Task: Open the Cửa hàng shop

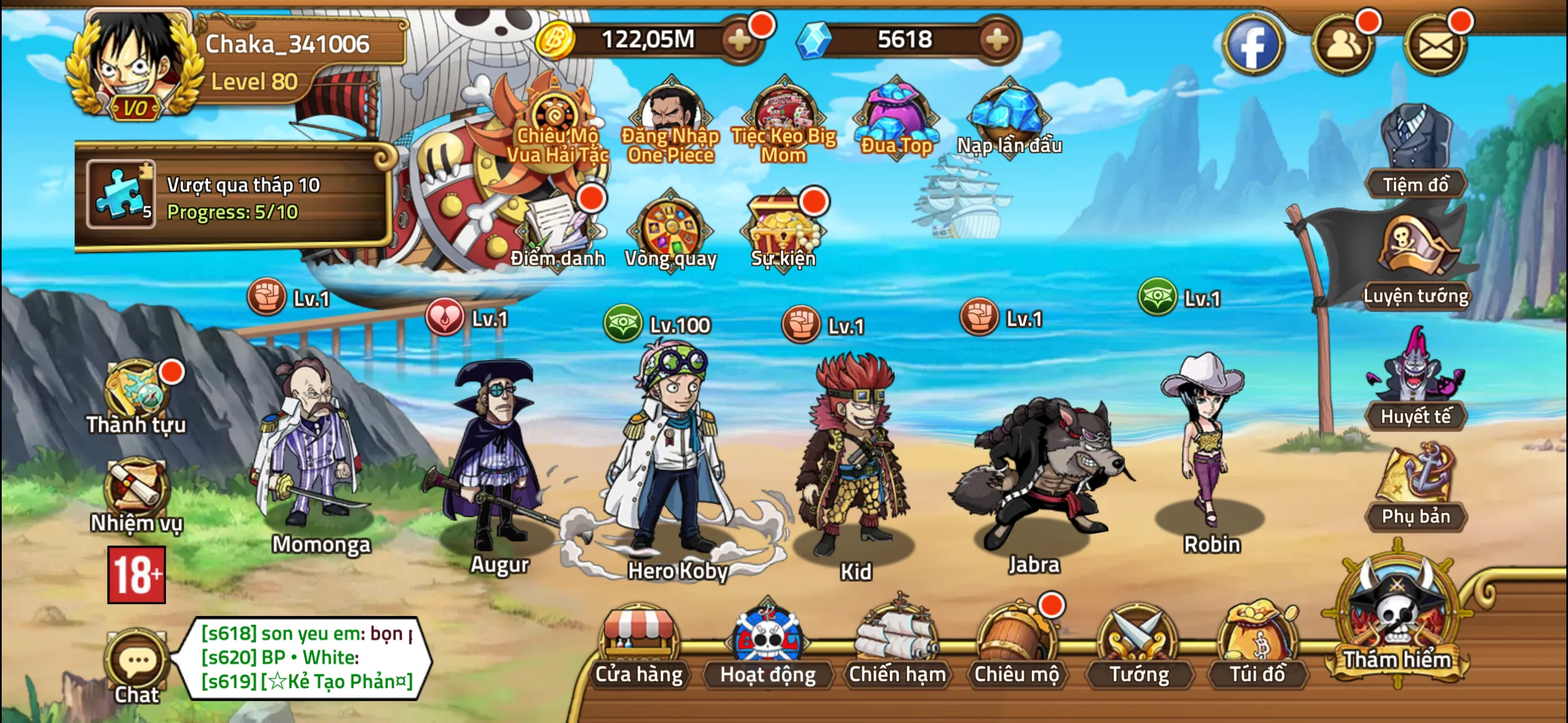Action: coord(639,646)
